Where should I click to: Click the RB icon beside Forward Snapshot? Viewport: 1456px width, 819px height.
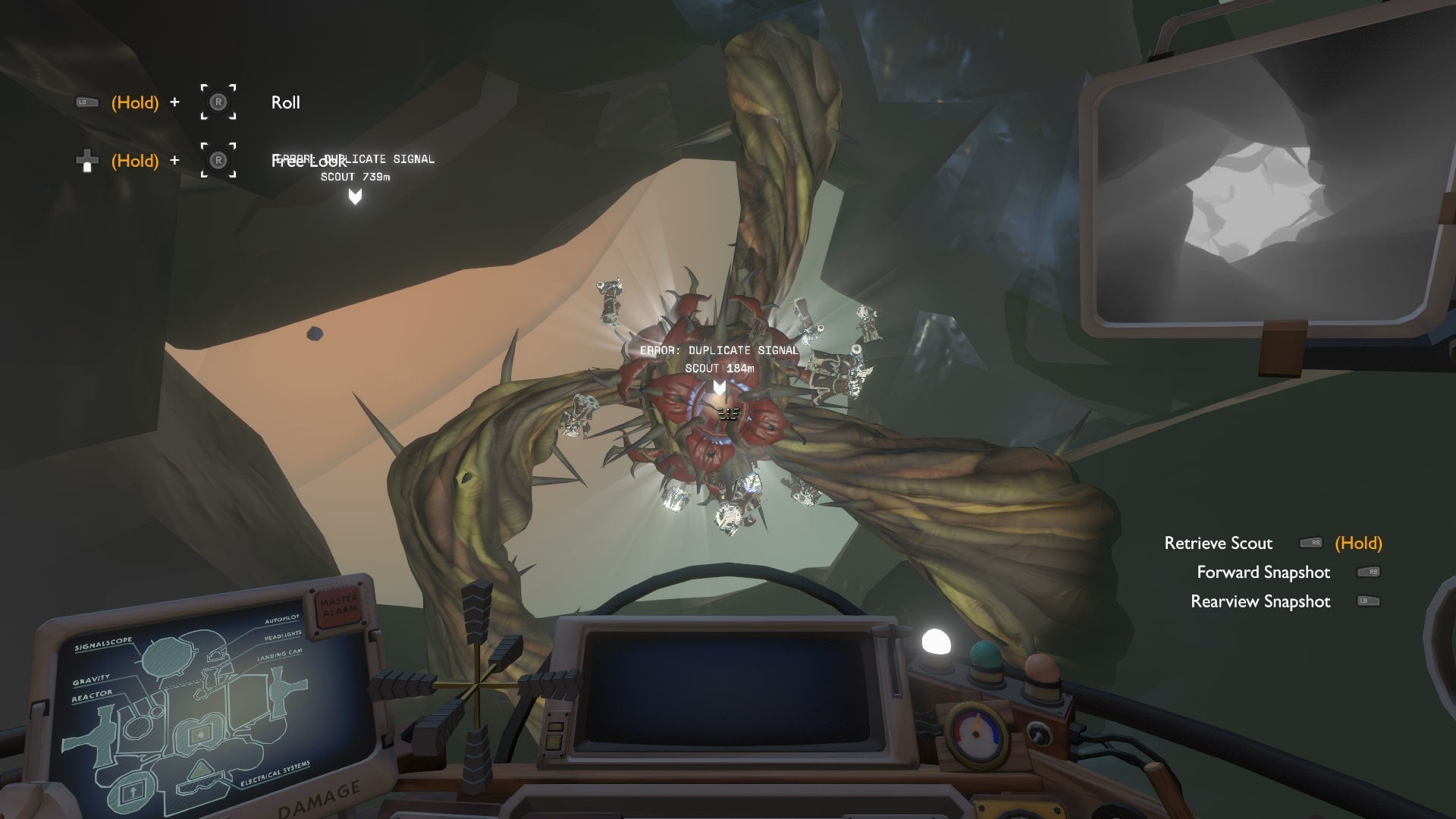[x=1366, y=573]
